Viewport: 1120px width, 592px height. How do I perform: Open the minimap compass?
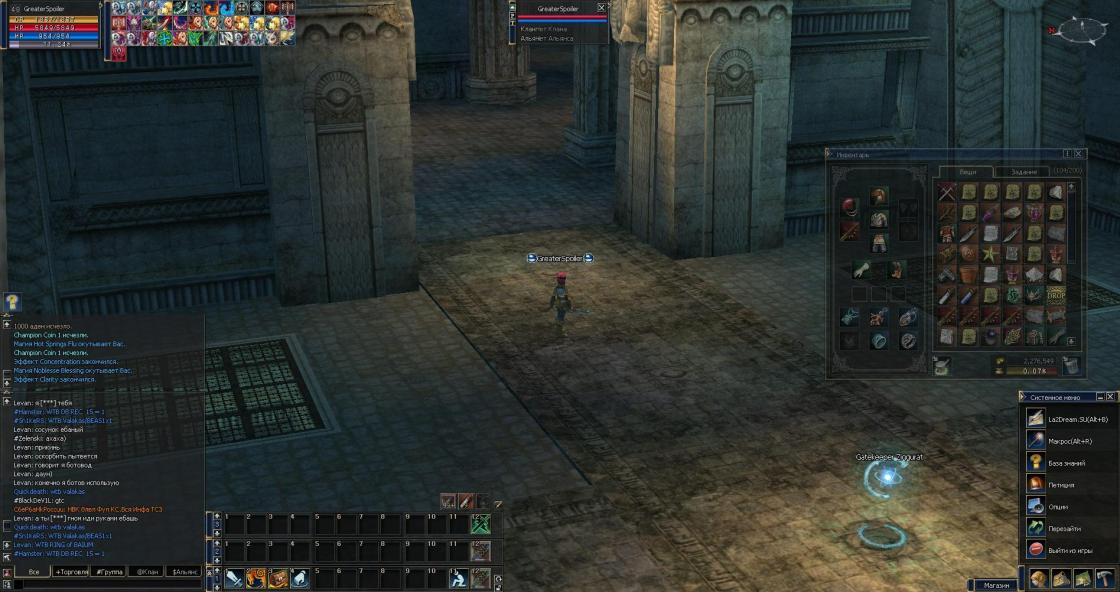tap(1081, 31)
